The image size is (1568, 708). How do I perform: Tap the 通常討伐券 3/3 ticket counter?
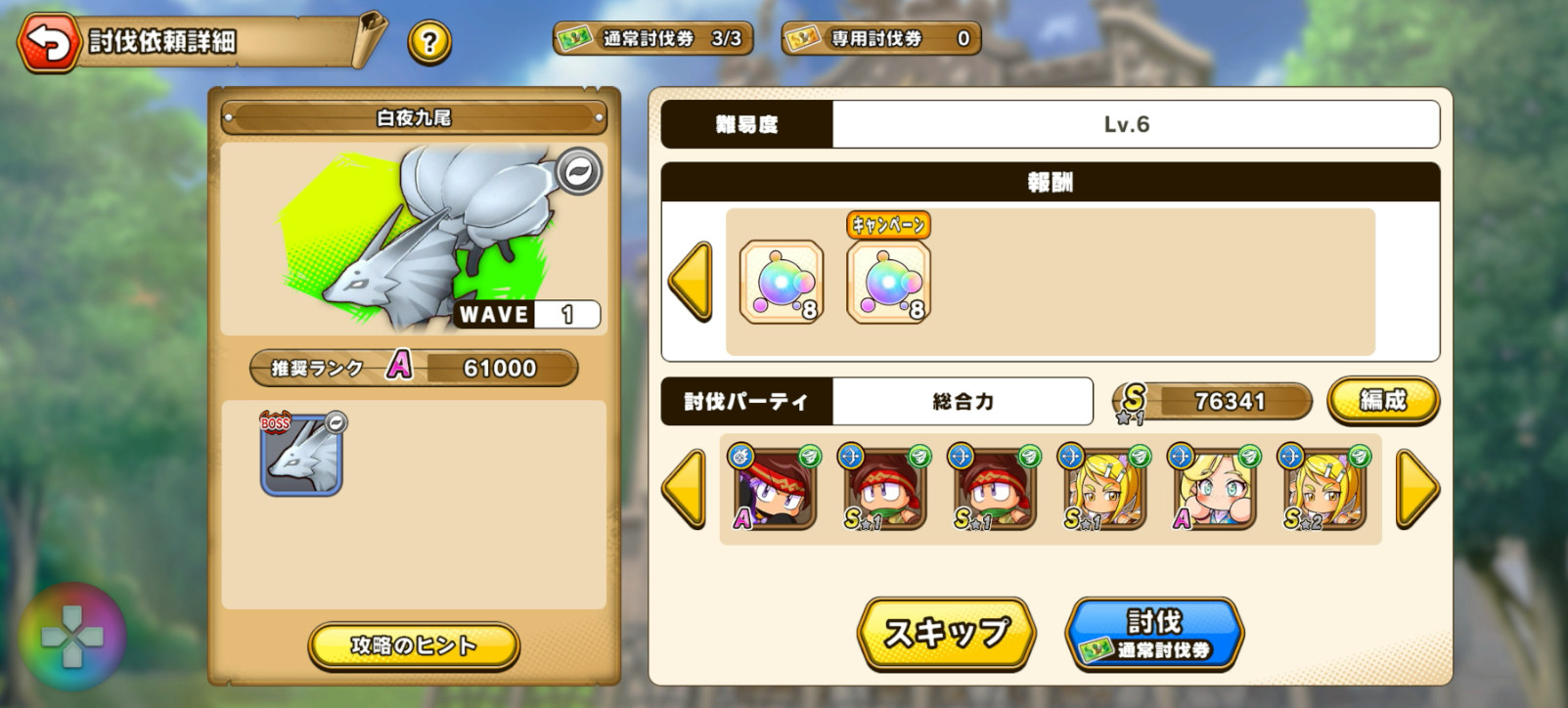tap(652, 39)
